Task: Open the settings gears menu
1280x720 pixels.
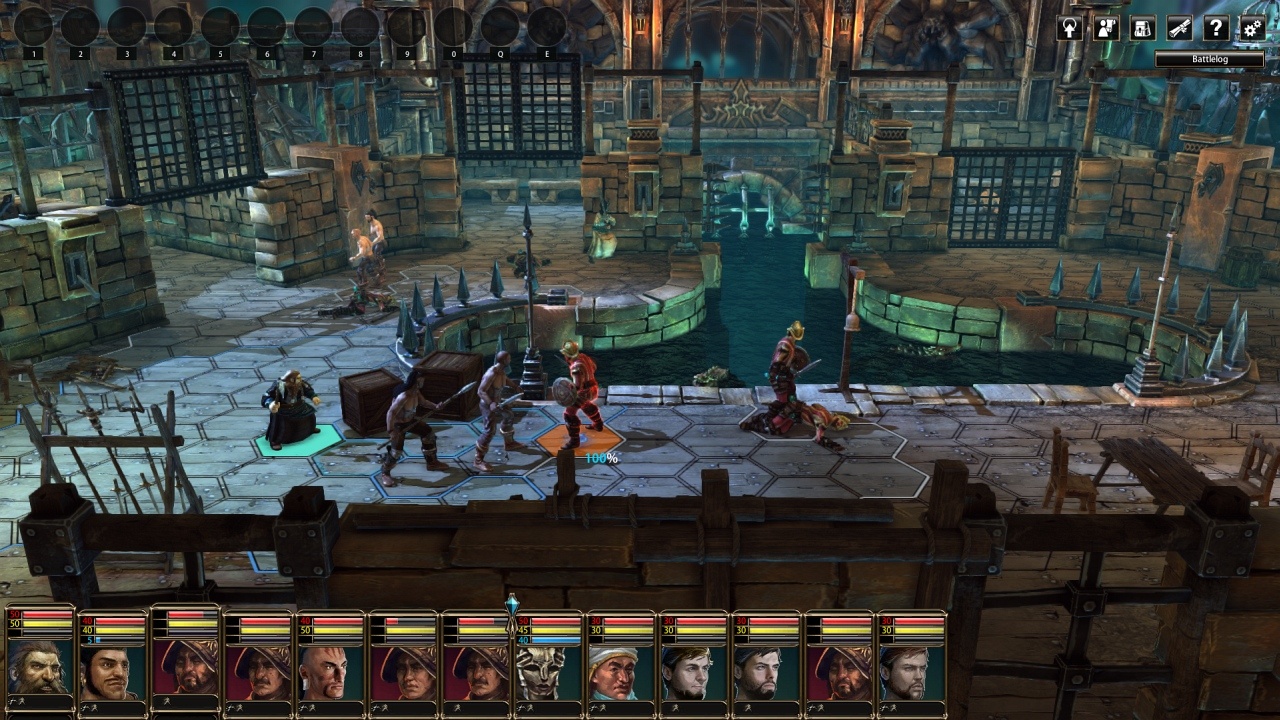Action: coord(1252,28)
